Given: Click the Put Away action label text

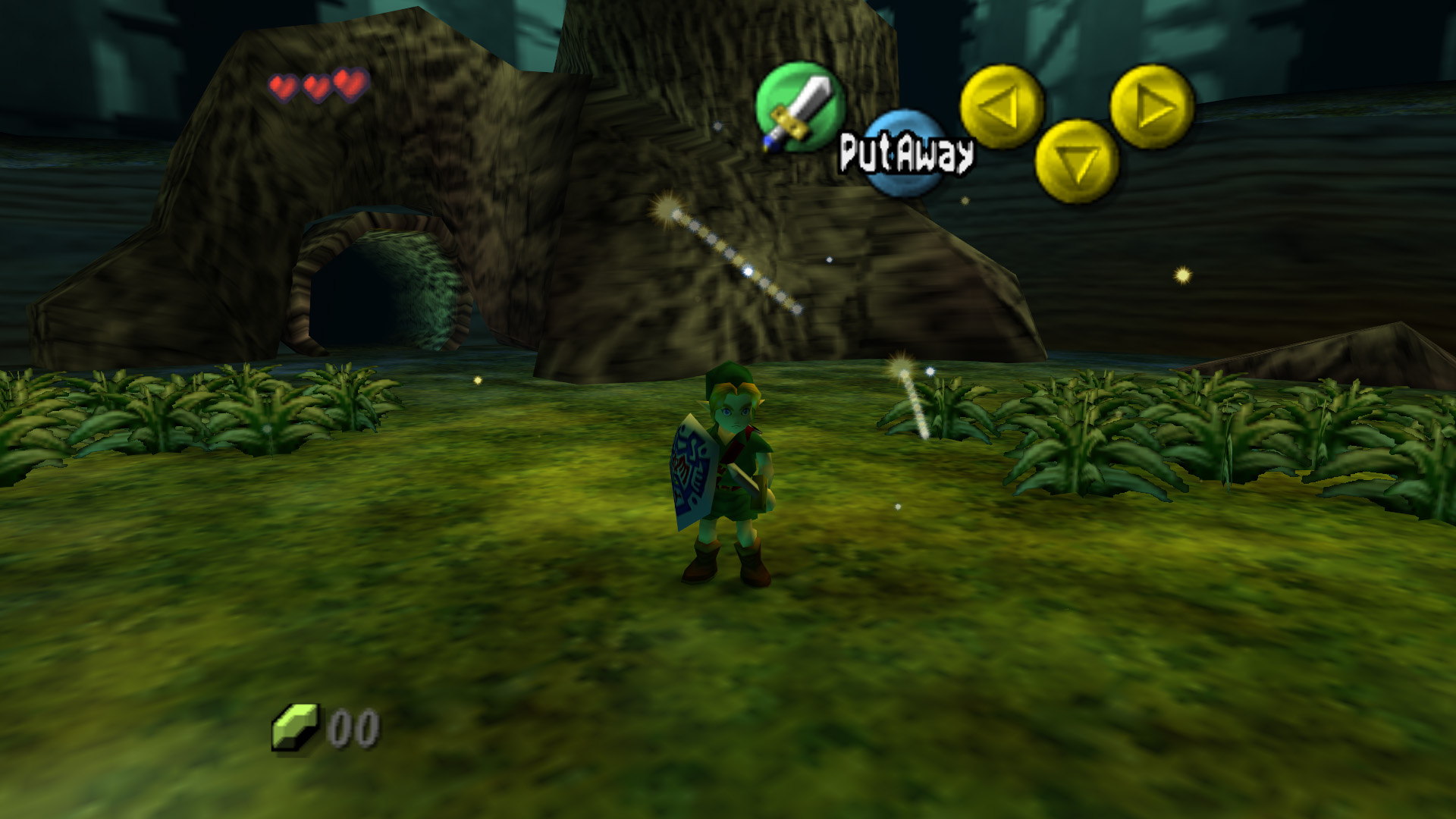Looking at the screenshot, I should pos(907,154).
